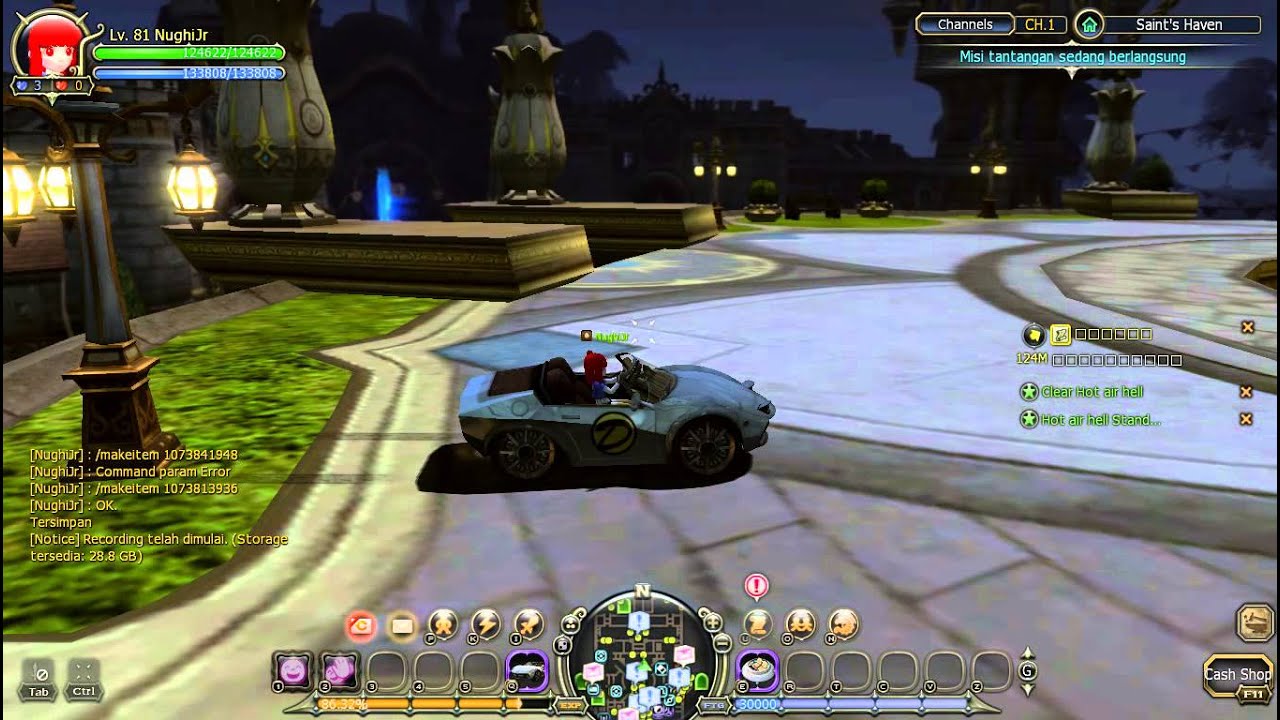The image size is (1280, 720).
Task: Dismiss the Hot air hell Stand... quest entry
Action: (1246, 420)
